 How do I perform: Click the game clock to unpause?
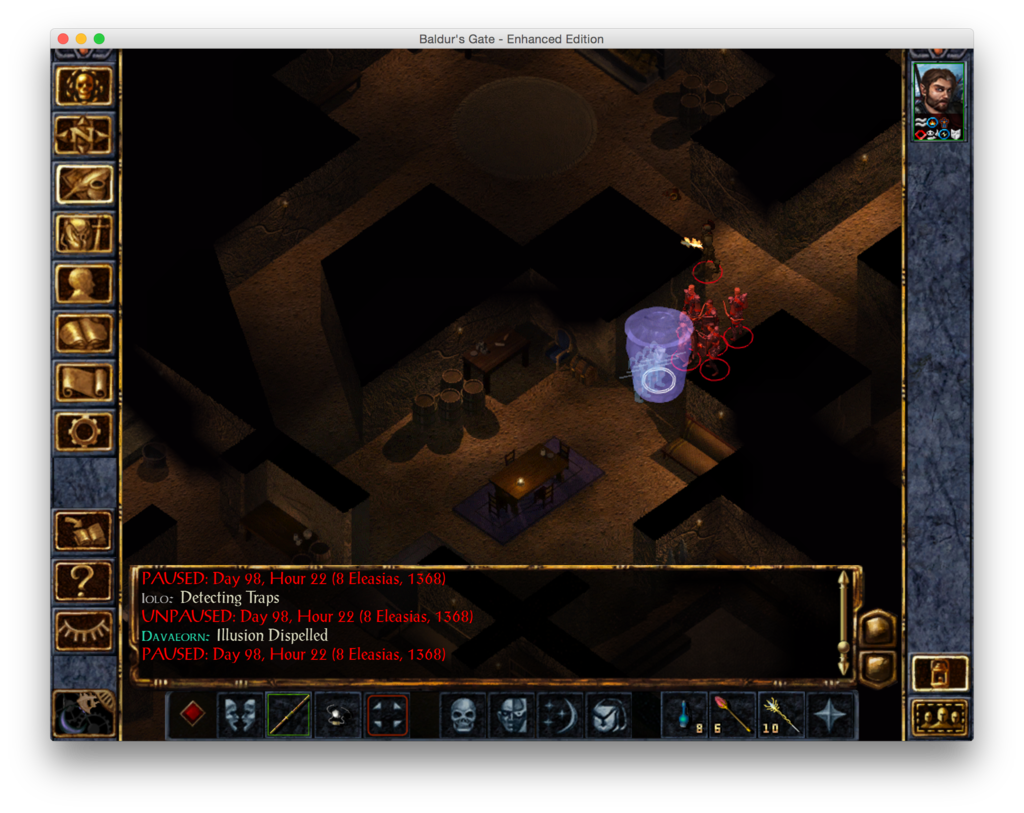point(82,713)
